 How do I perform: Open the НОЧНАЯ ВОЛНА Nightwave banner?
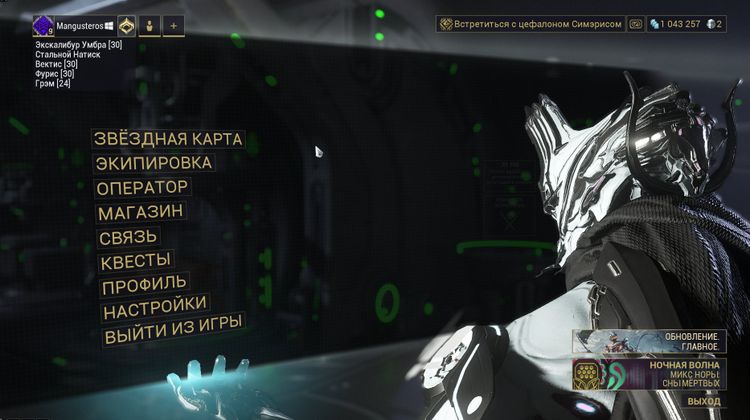point(660,374)
